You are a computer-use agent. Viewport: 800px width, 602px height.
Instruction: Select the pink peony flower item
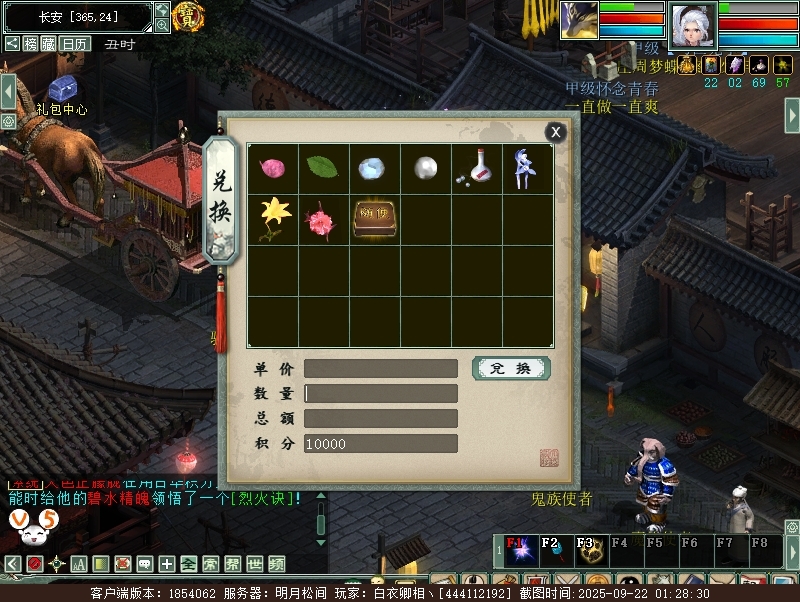[x=323, y=219]
